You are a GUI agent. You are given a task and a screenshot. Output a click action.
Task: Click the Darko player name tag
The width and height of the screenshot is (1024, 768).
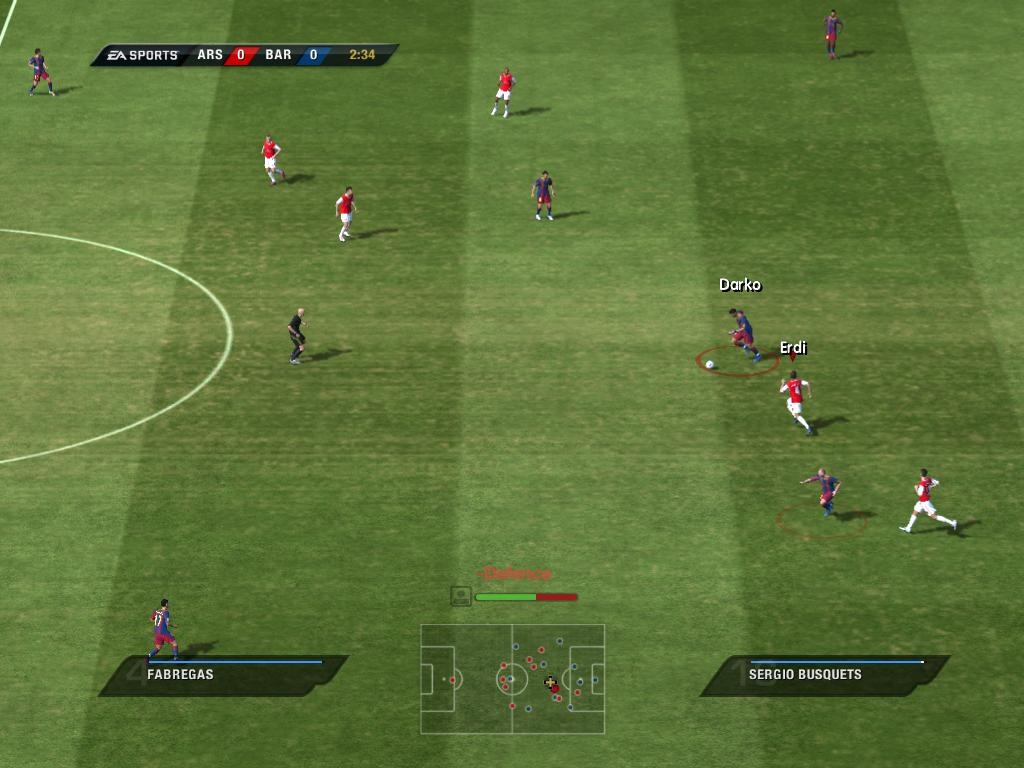[x=740, y=285]
